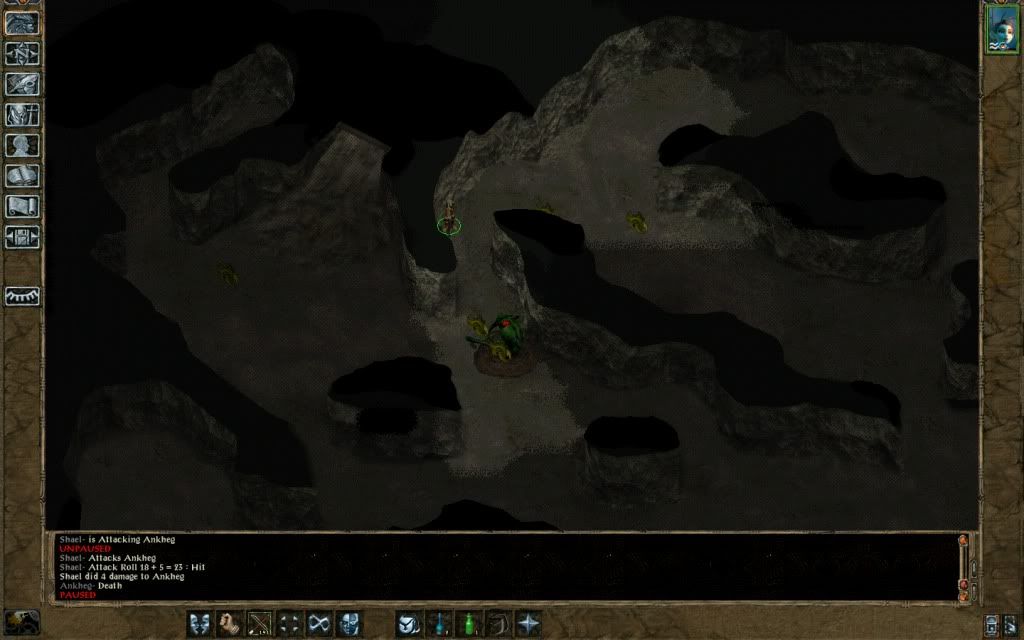Use the blue potion quick item
This screenshot has width=1024, height=640.
(x=438, y=623)
